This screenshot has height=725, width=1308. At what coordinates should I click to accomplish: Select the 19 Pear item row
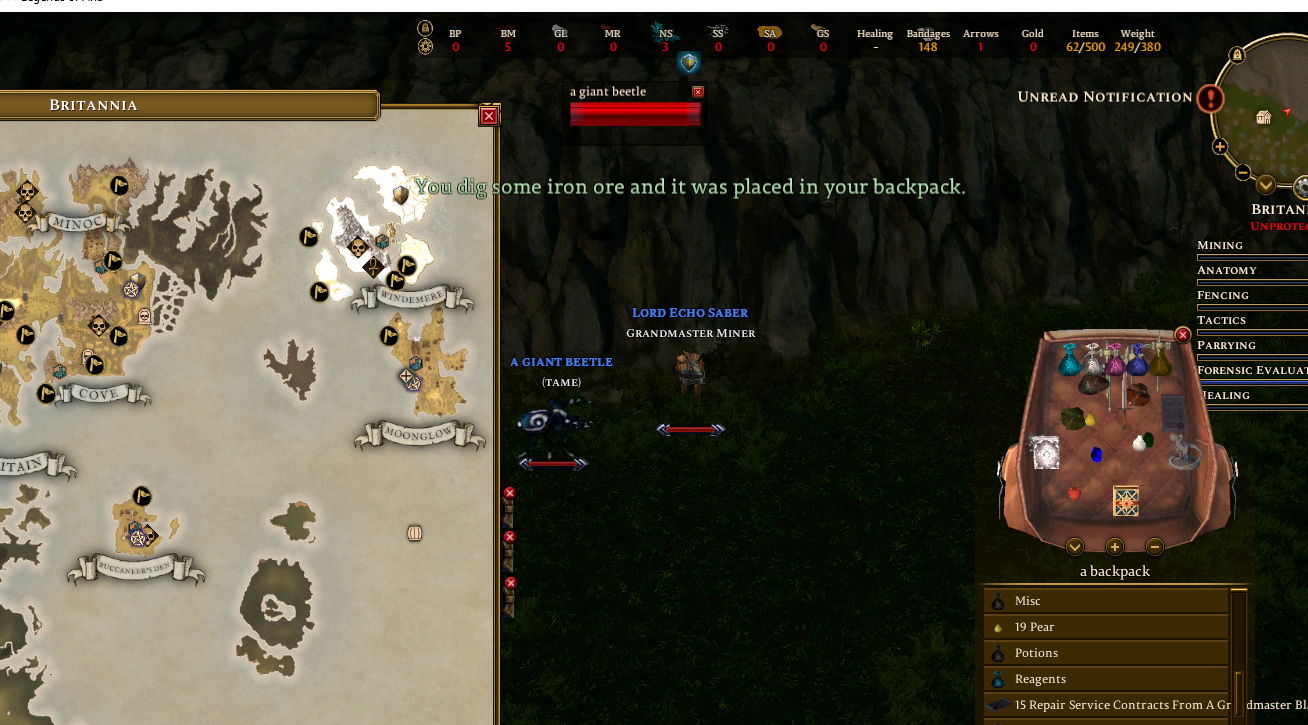coord(1105,627)
